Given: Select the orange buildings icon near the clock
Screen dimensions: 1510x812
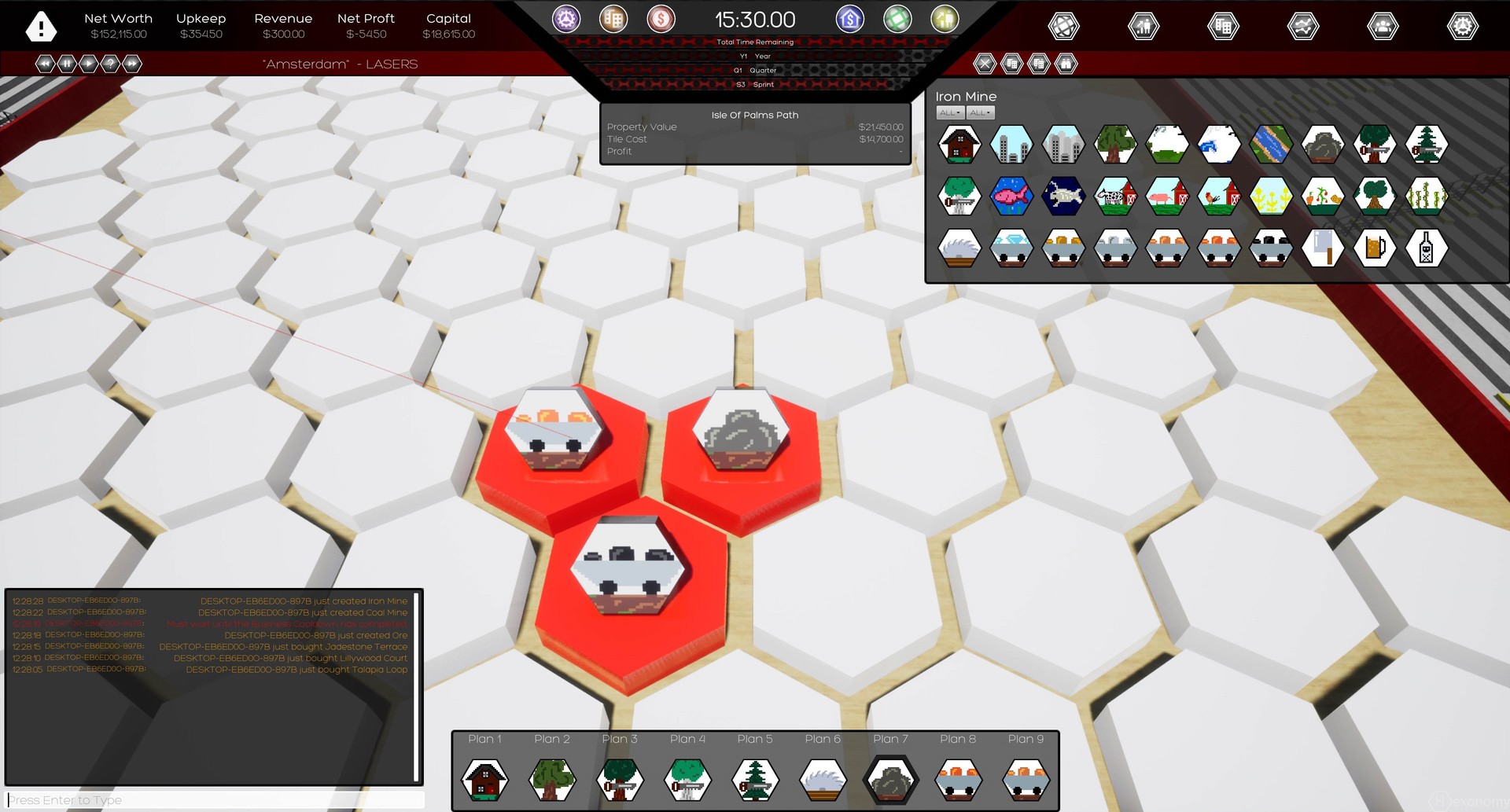Looking at the screenshot, I should coord(613,19).
